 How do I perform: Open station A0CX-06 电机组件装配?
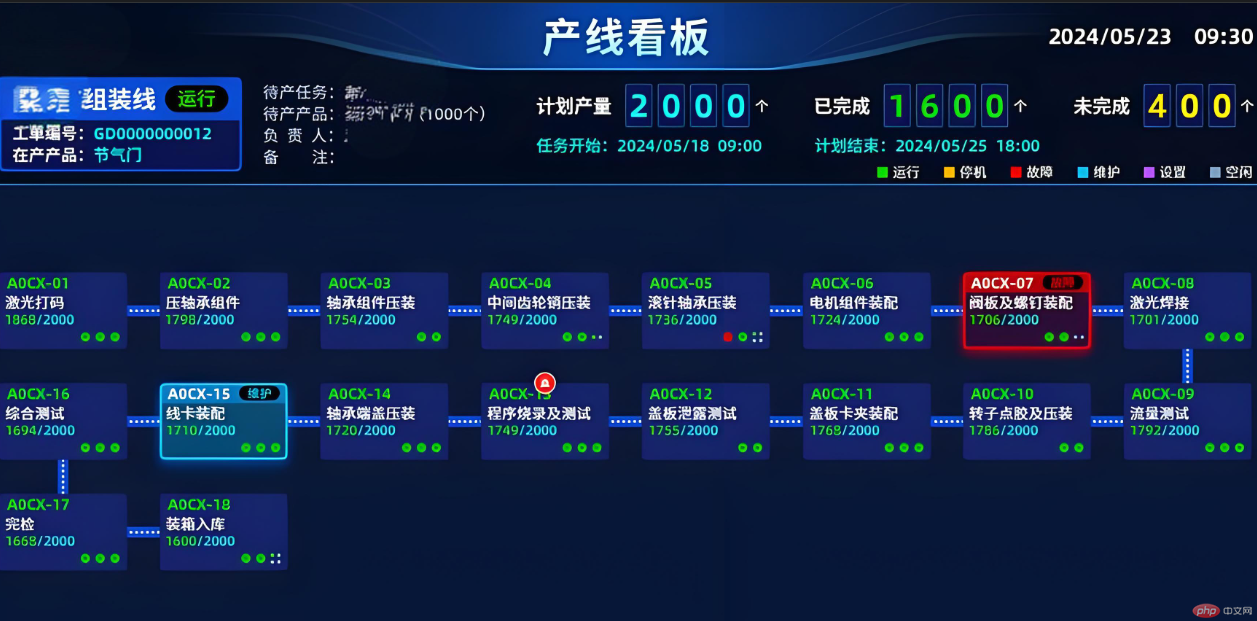pyautogui.click(x=866, y=311)
